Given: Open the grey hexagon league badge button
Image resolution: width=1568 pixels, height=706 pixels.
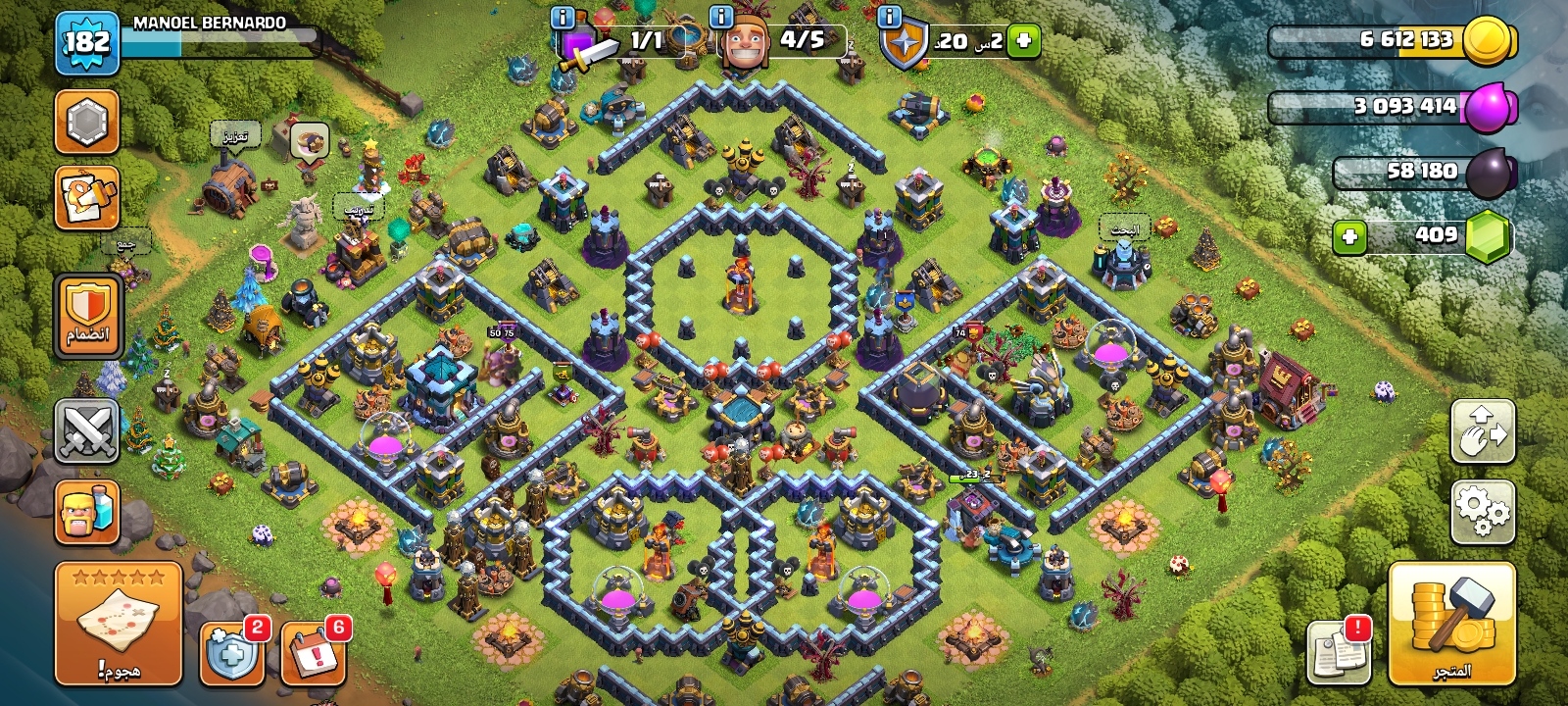Looking at the screenshot, I should click(87, 123).
